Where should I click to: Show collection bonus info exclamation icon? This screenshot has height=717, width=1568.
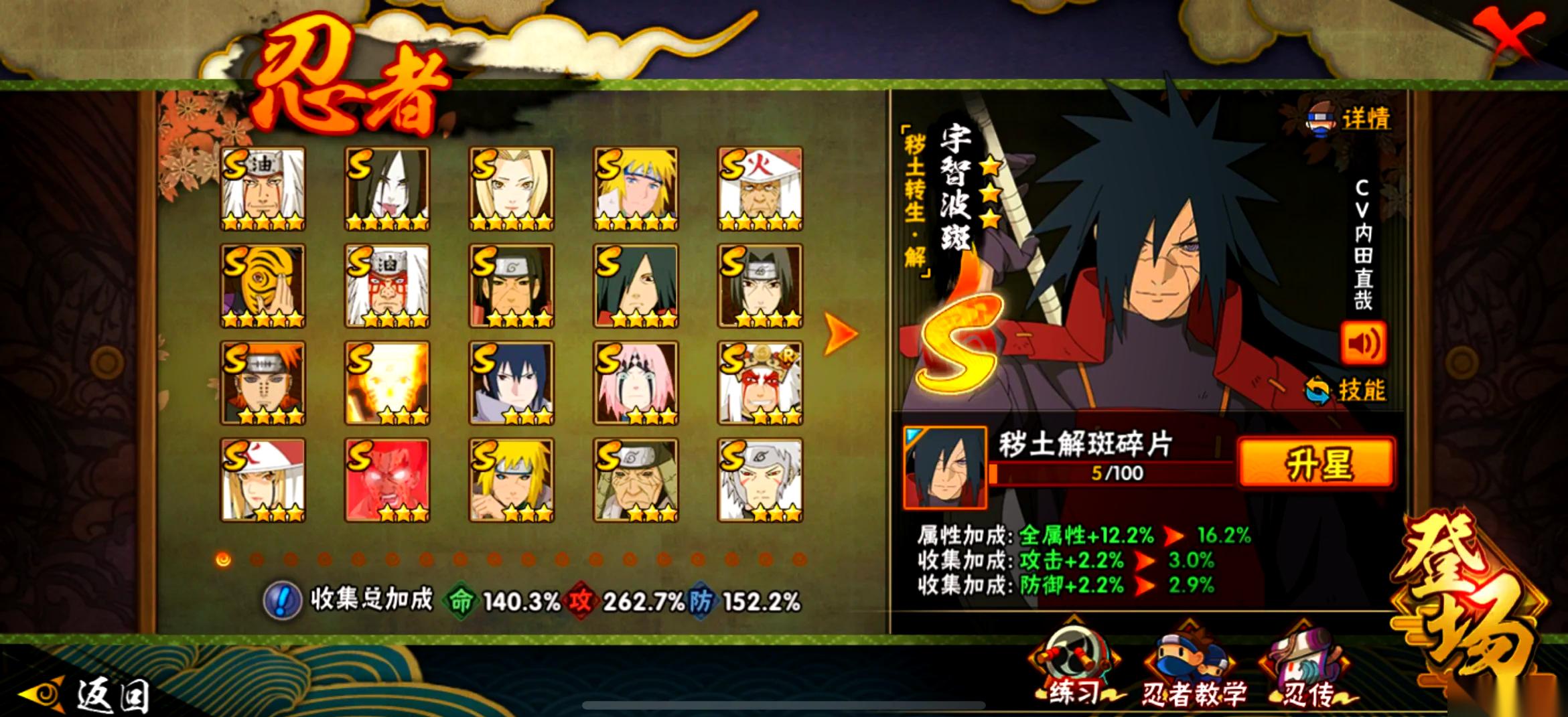[x=282, y=600]
